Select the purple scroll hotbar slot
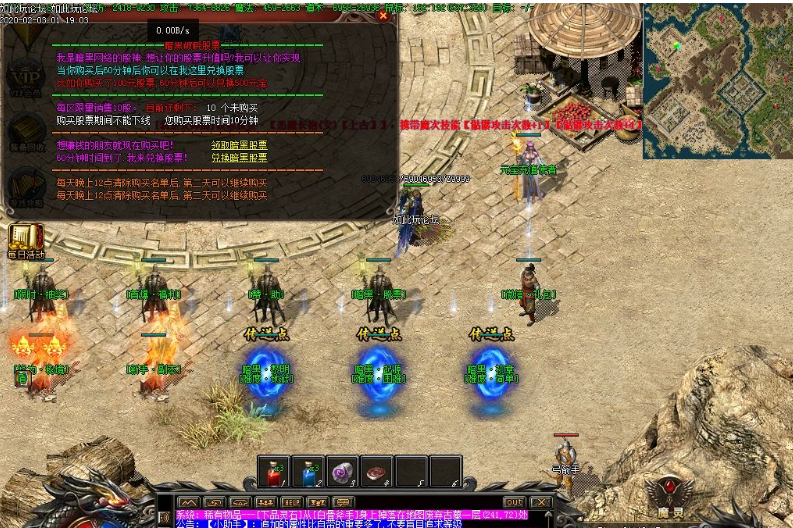This screenshot has height=528, width=793. pyautogui.click(x=342, y=472)
